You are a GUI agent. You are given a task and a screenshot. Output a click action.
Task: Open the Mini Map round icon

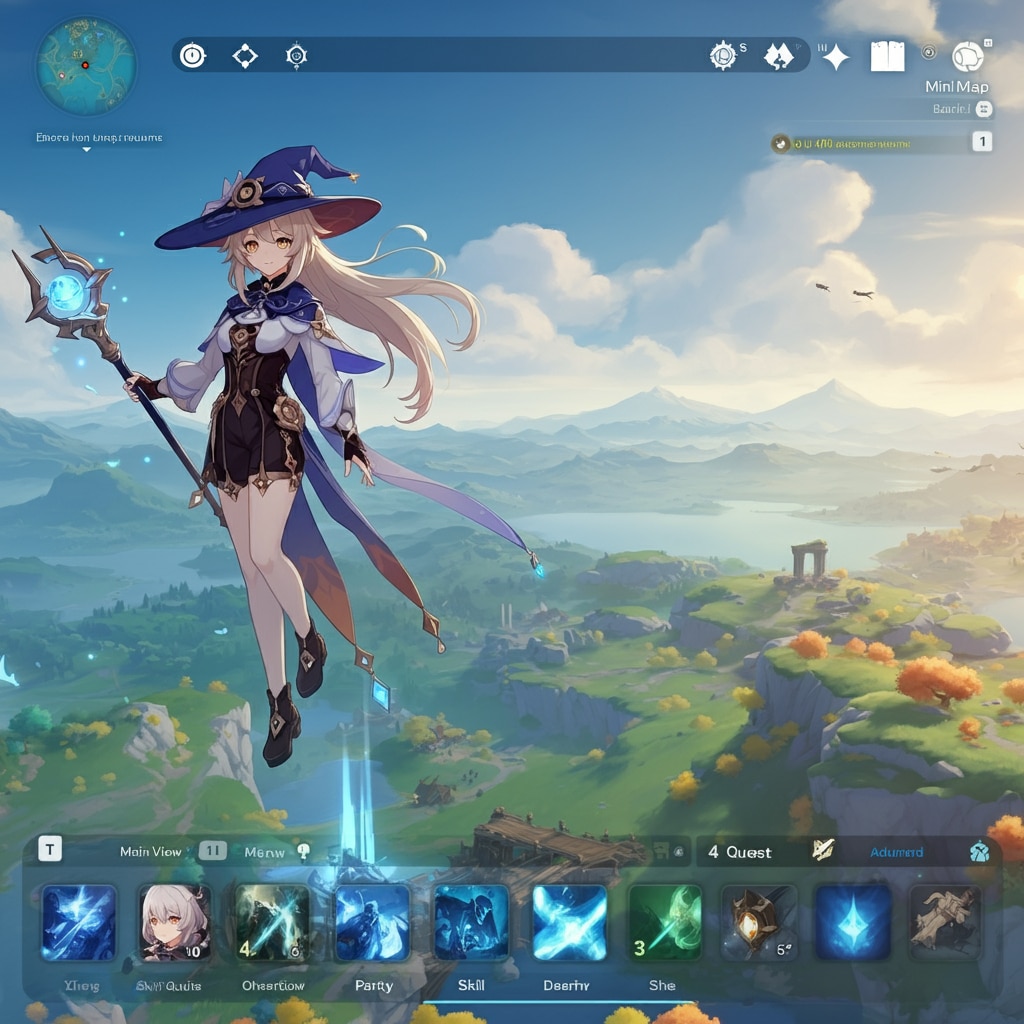(967, 57)
